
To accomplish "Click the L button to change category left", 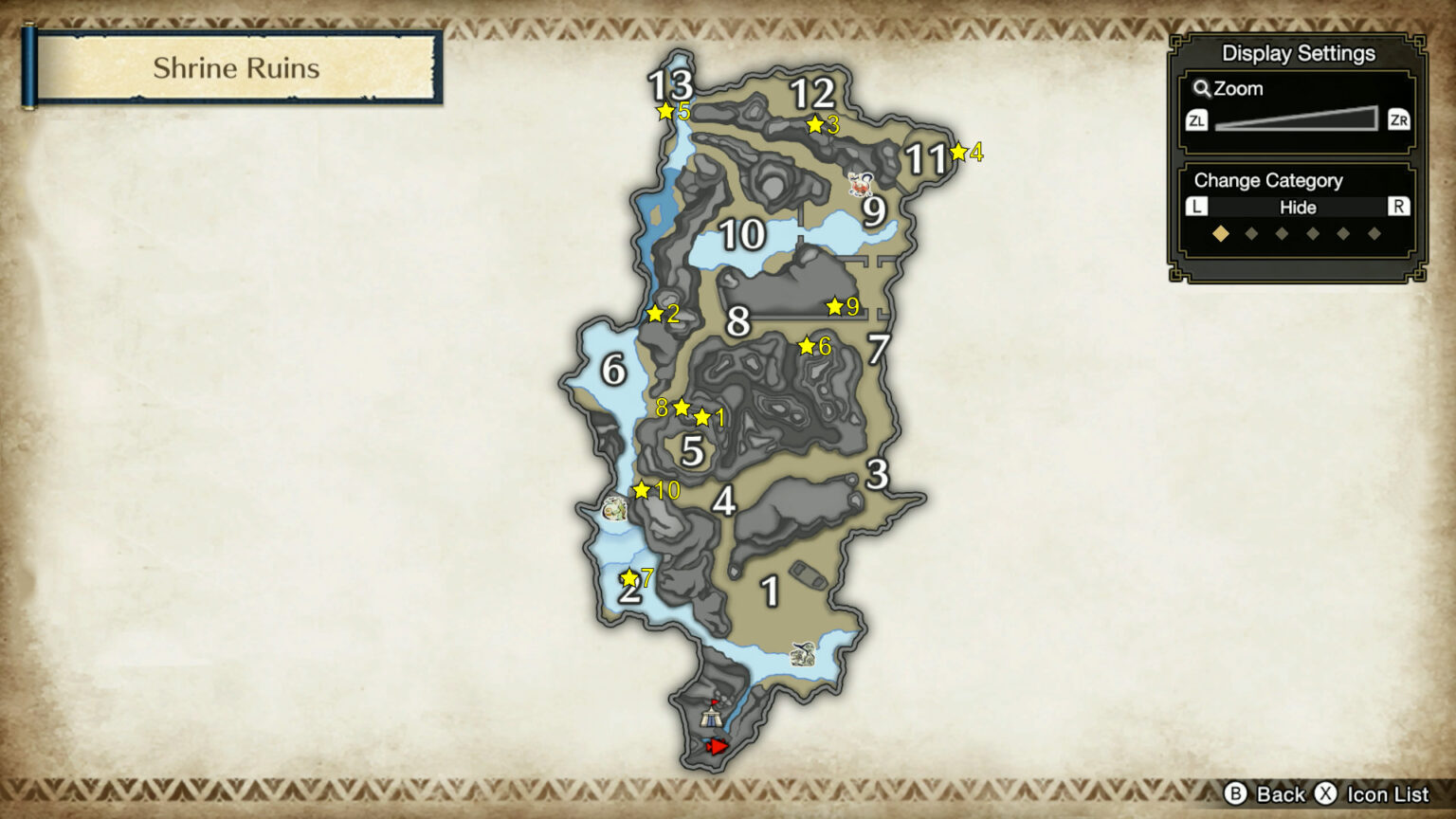I will (1196, 208).
